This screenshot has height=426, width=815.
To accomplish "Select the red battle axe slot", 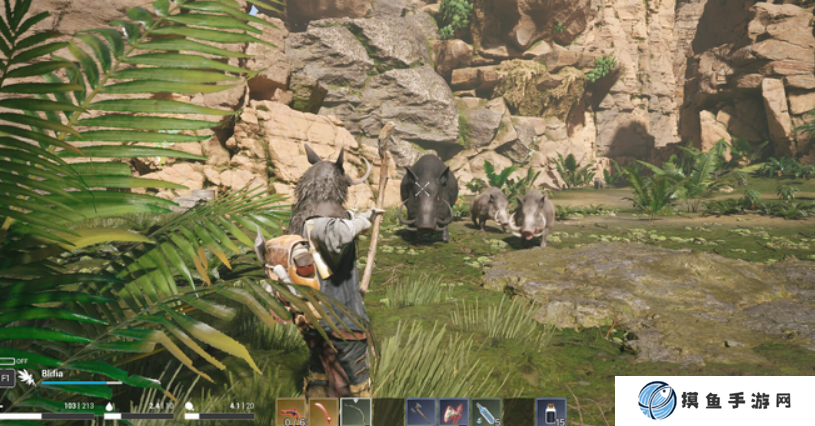I will pos(453,412).
